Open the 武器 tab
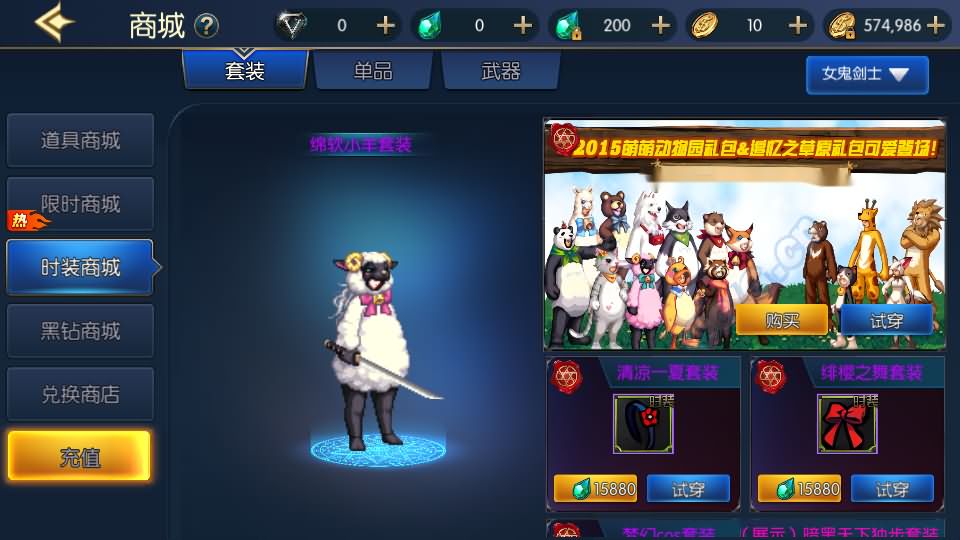The width and height of the screenshot is (960, 540). click(501, 71)
